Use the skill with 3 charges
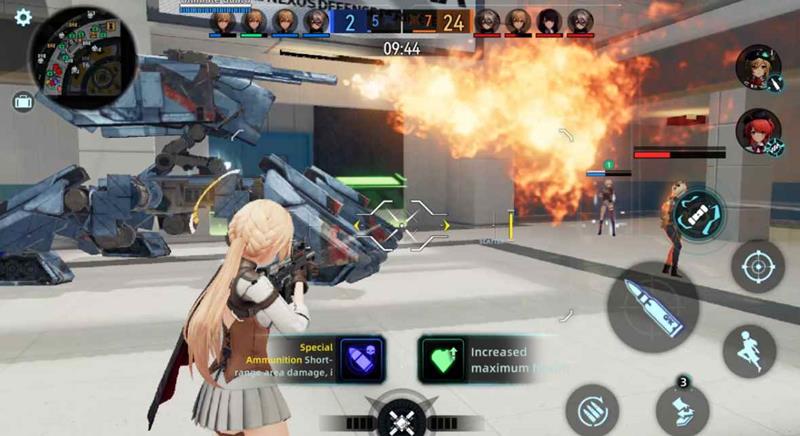Image resolution: width=800 pixels, height=436 pixels. pos(682,410)
